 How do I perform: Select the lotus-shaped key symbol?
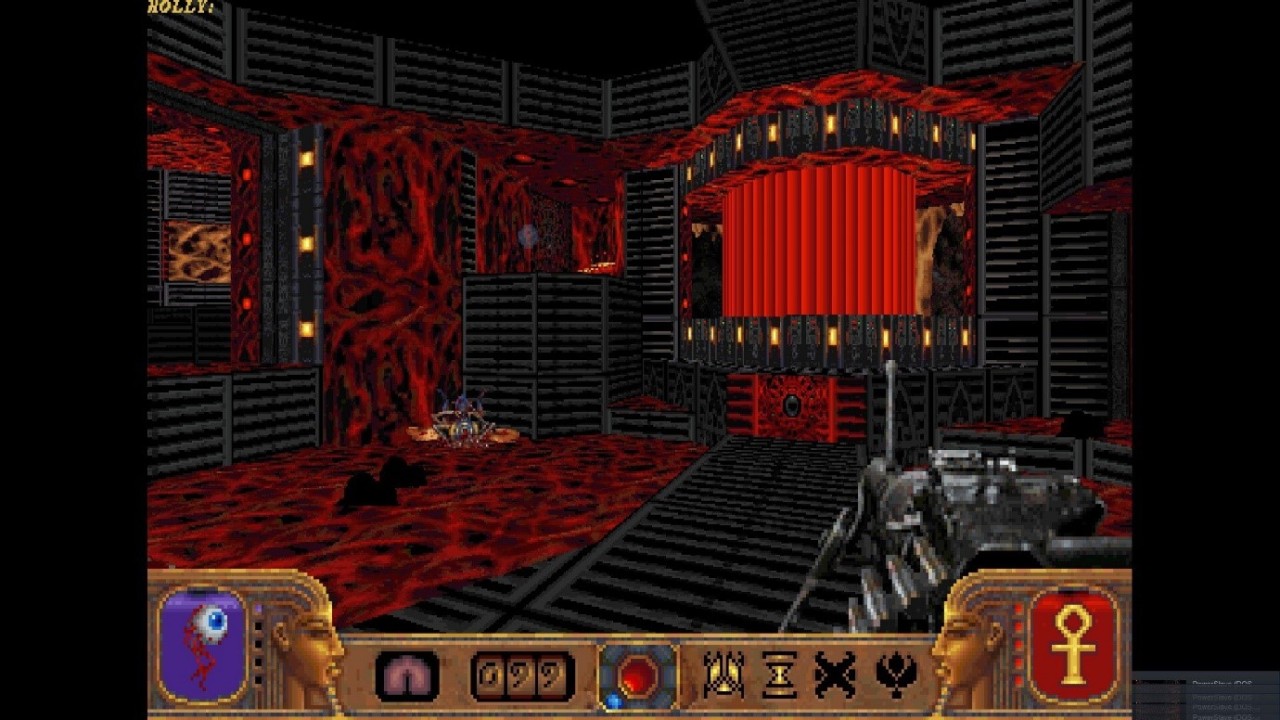895,675
